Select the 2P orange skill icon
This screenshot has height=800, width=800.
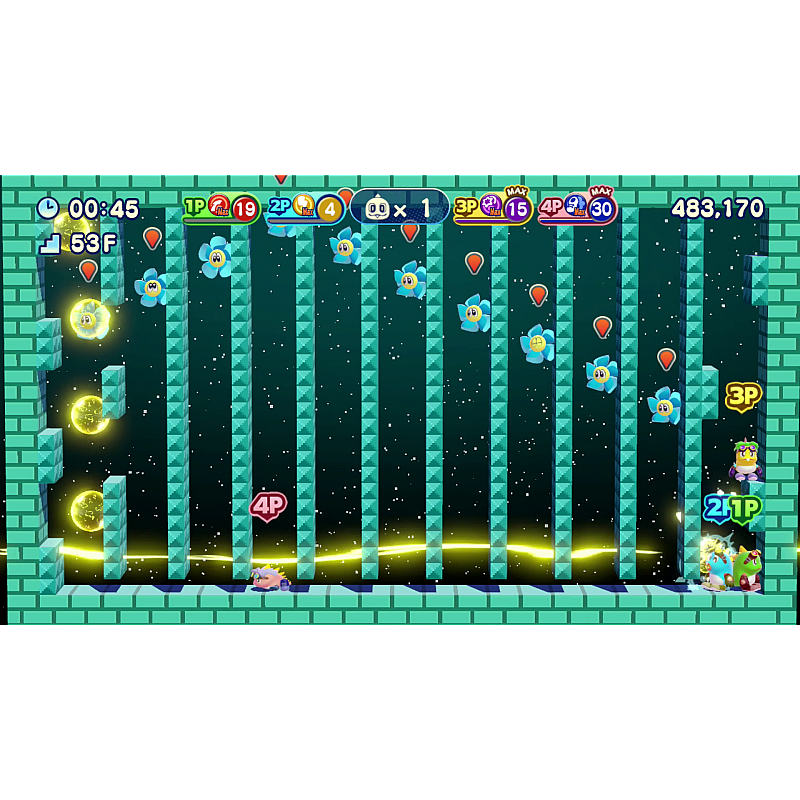click(x=304, y=206)
